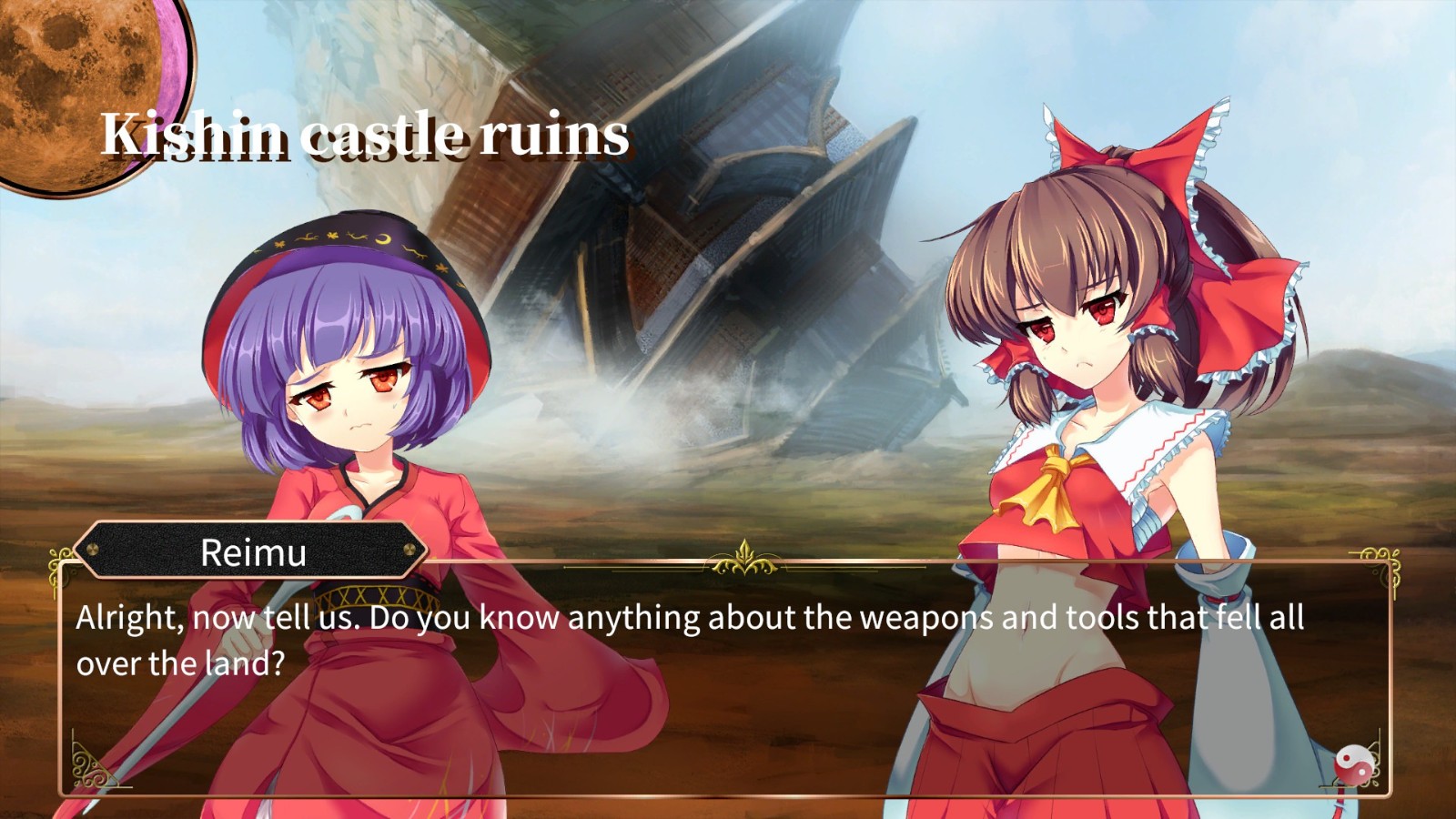
Task: Click the left gold rivet on the nameplate
Action: (x=91, y=549)
